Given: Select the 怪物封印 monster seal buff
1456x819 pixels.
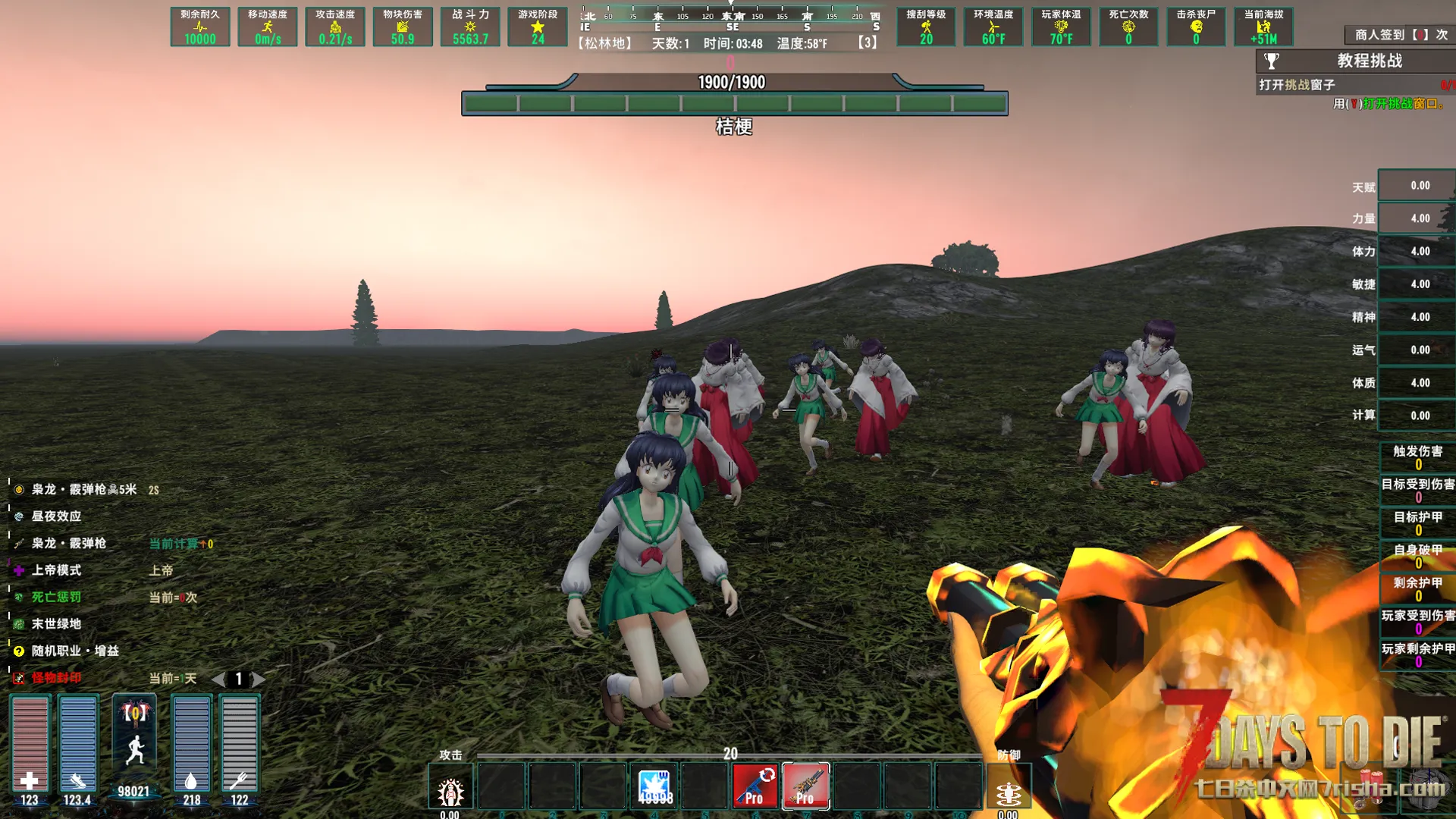Looking at the screenshot, I should point(55,678).
